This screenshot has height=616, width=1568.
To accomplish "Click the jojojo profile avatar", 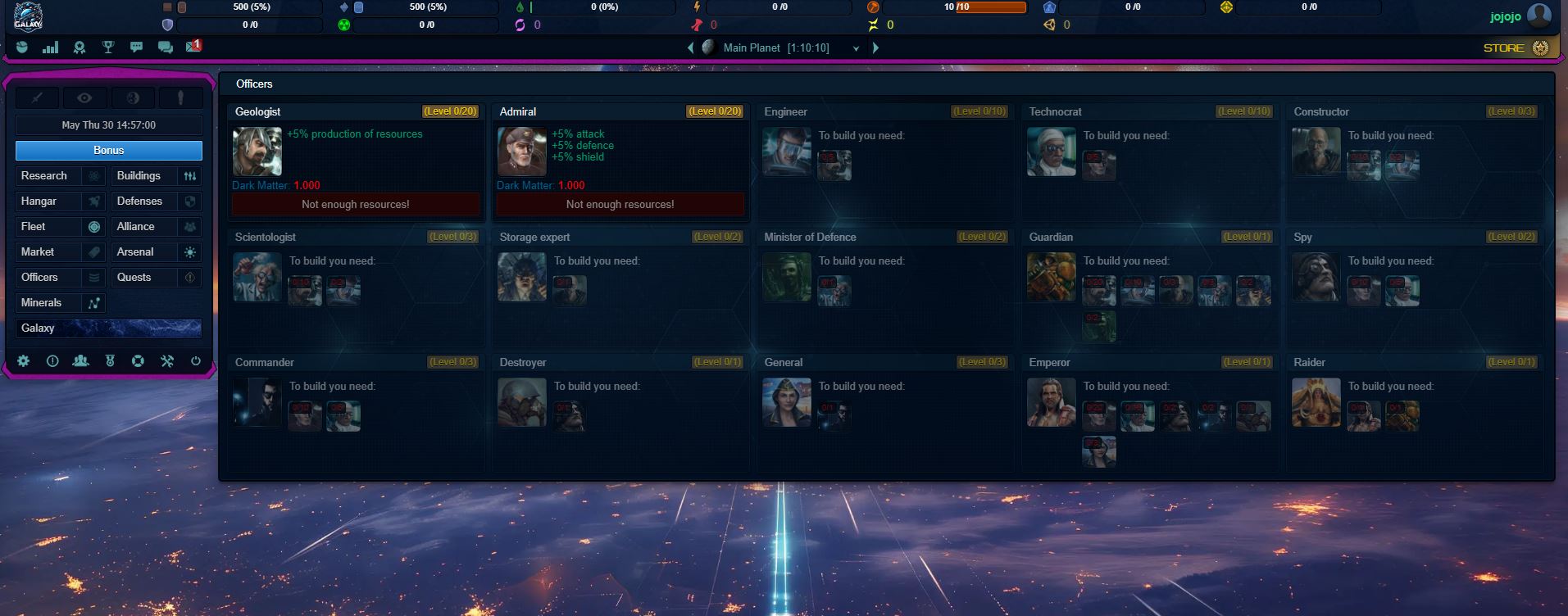I will [x=1539, y=16].
